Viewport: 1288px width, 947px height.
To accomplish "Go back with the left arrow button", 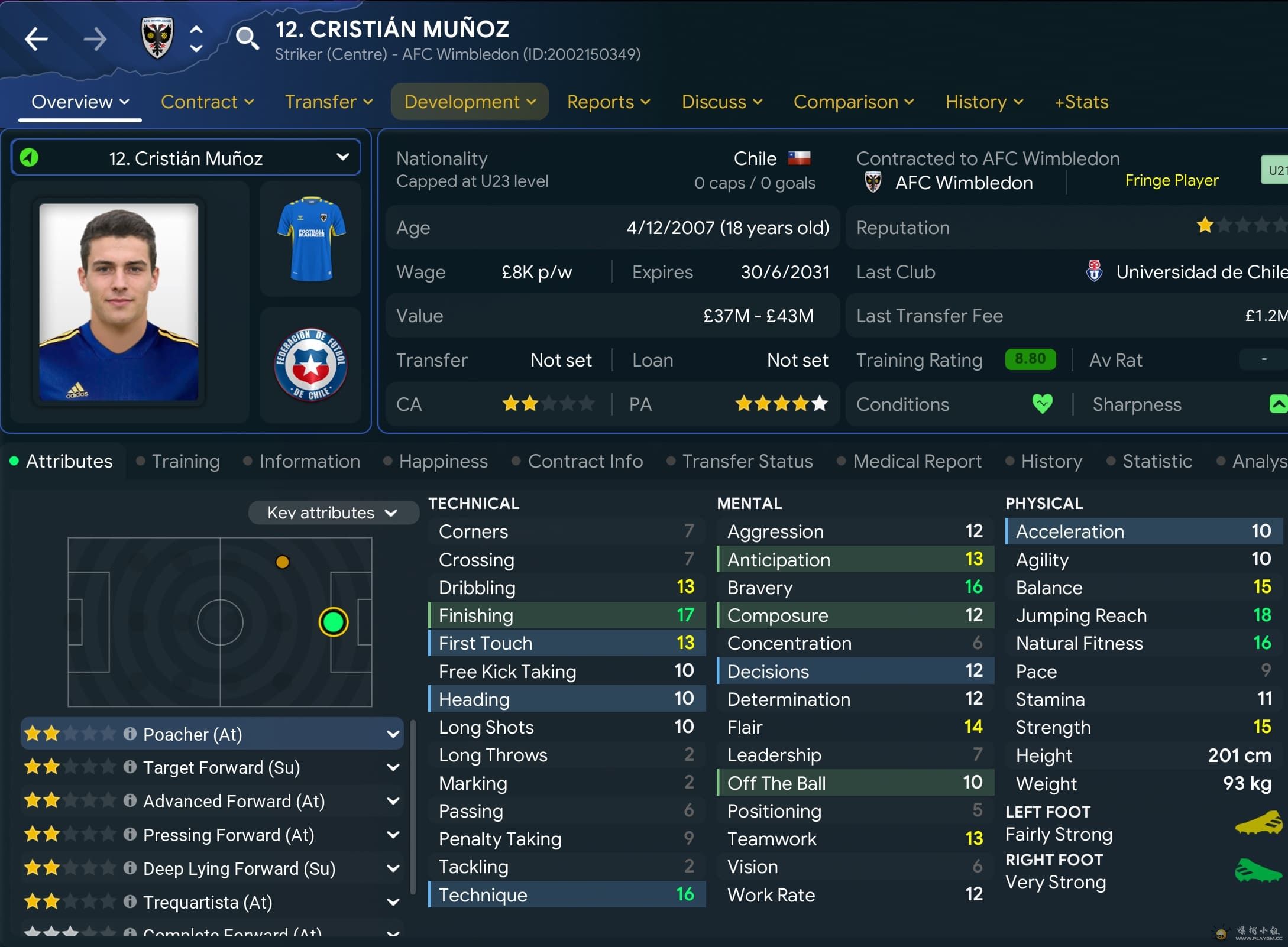I will pyautogui.click(x=36, y=39).
